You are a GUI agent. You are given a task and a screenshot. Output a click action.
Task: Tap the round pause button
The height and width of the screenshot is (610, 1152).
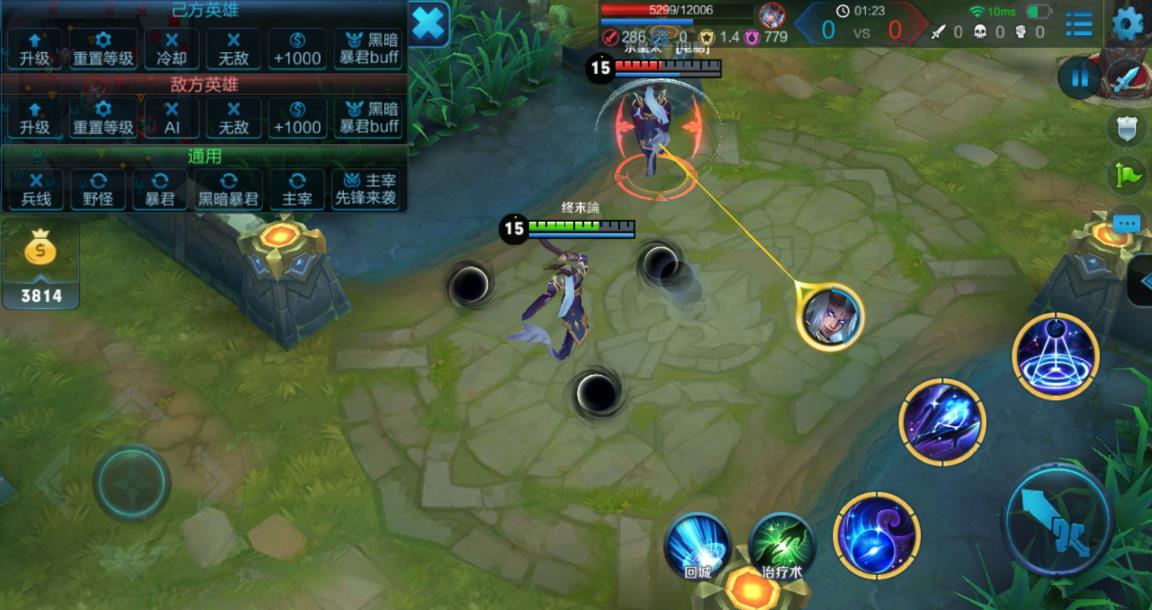point(1078,78)
